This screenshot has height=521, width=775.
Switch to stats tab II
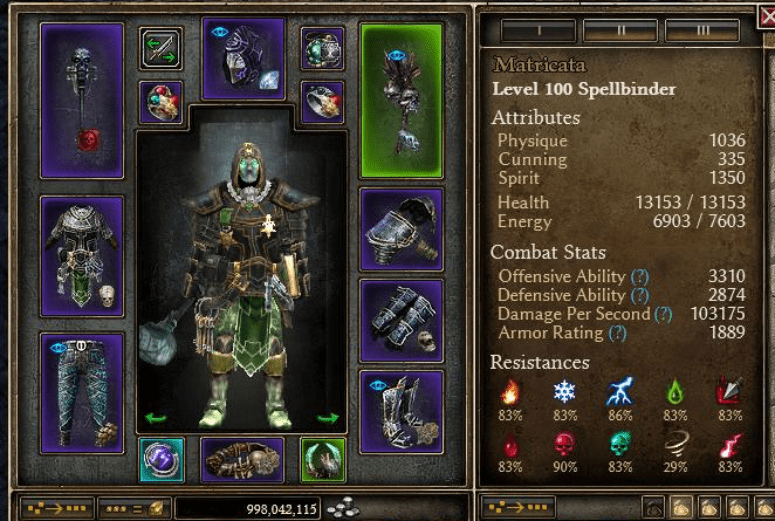[620, 30]
